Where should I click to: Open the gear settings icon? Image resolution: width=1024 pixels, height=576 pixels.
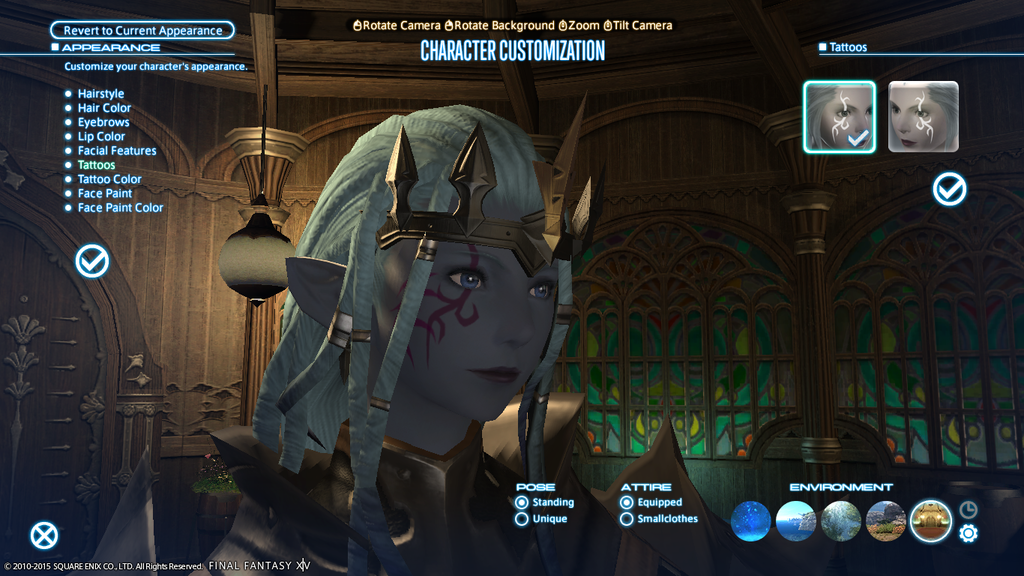click(968, 534)
